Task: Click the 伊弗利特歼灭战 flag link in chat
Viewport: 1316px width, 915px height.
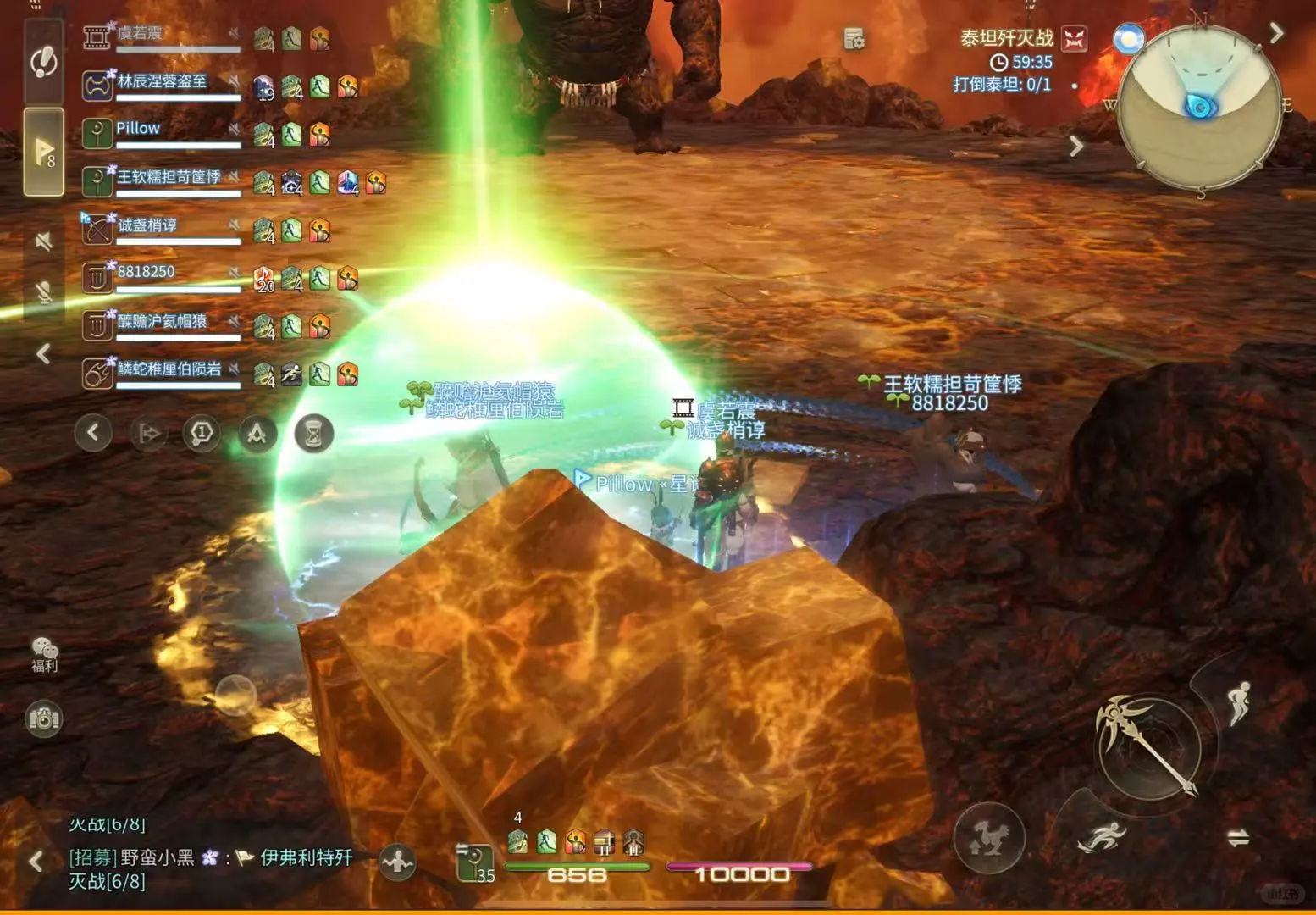Action: tap(301, 857)
